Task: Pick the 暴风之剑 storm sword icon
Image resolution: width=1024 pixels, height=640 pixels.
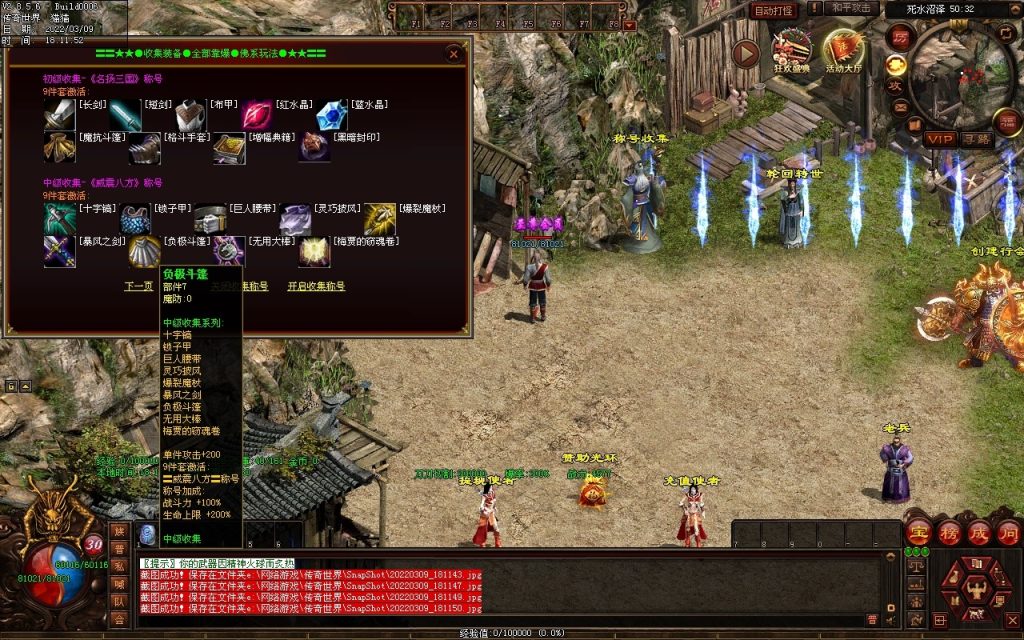Action: click(59, 251)
